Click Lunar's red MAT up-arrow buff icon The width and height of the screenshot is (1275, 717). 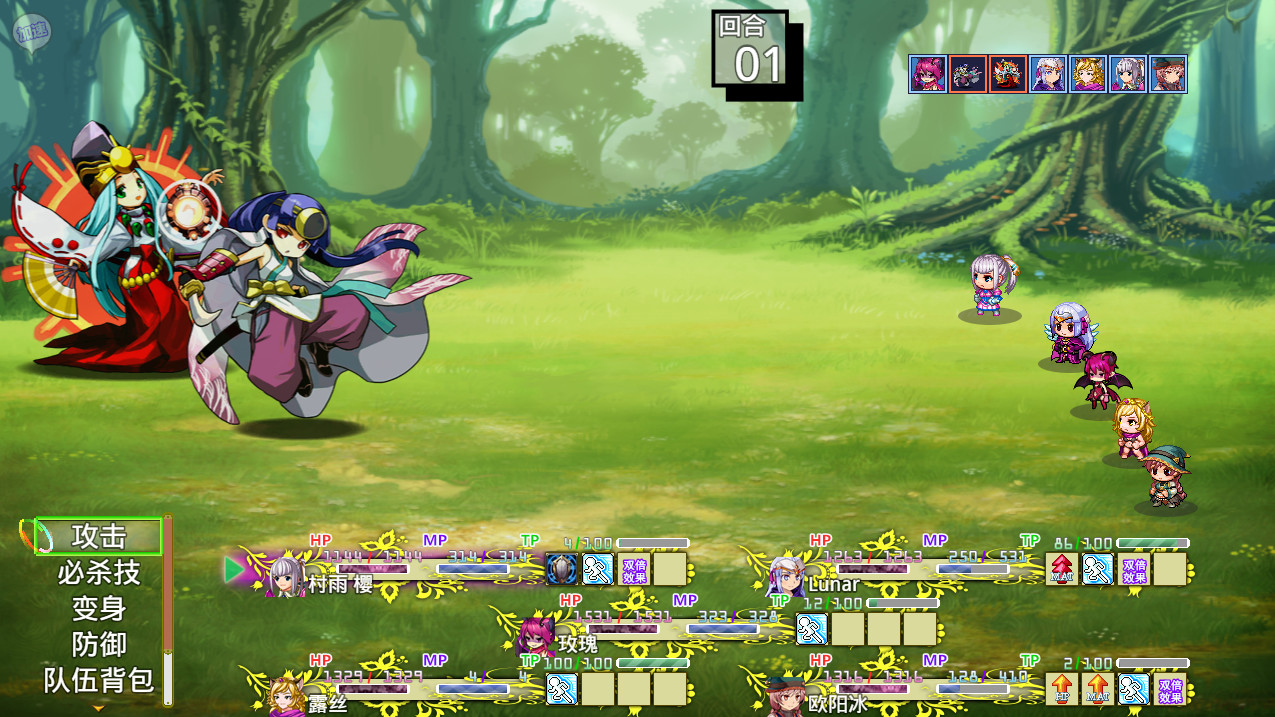(x=1062, y=569)
